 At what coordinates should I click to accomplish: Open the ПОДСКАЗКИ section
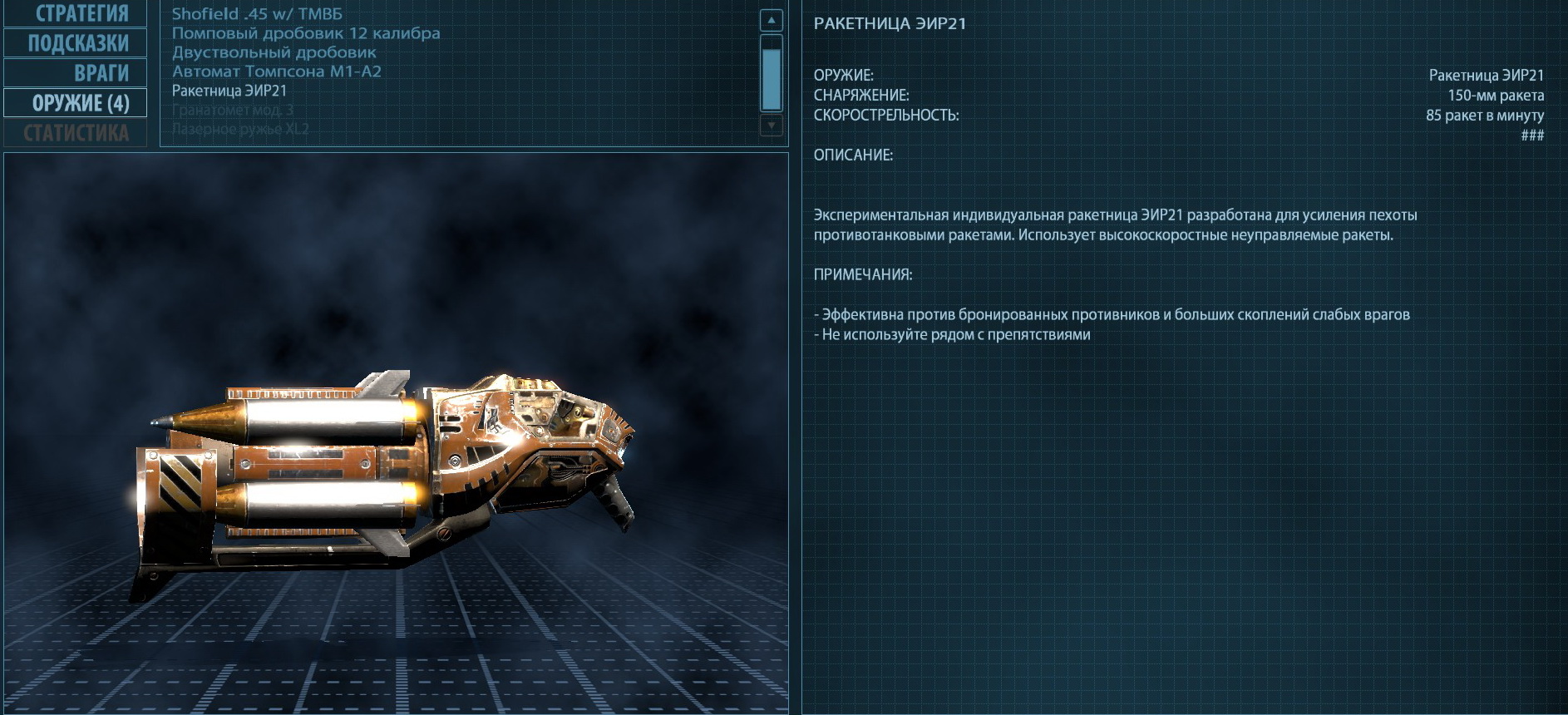tap(76, 43)
